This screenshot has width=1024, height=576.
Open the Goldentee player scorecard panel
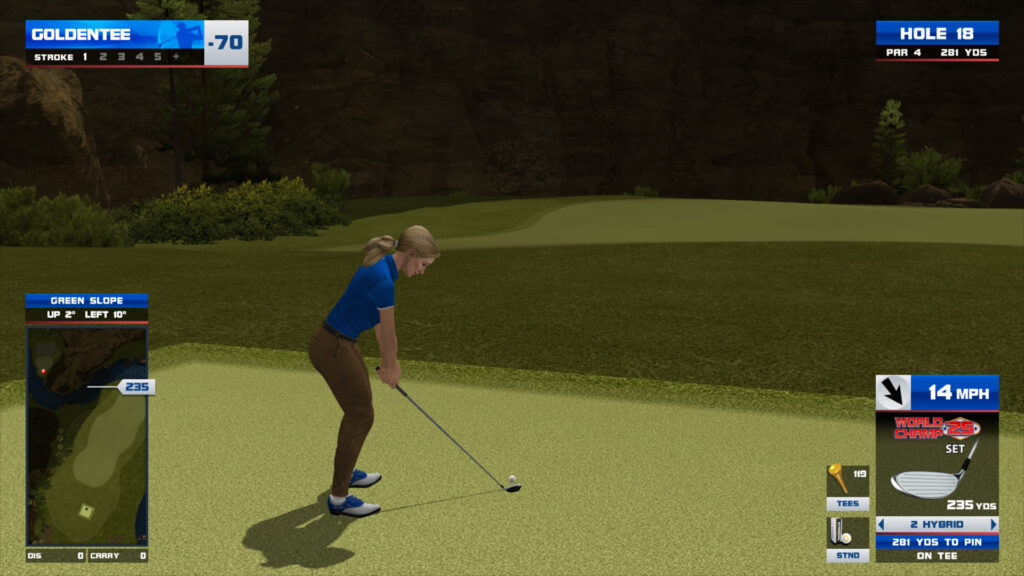[x=136, y=43]
